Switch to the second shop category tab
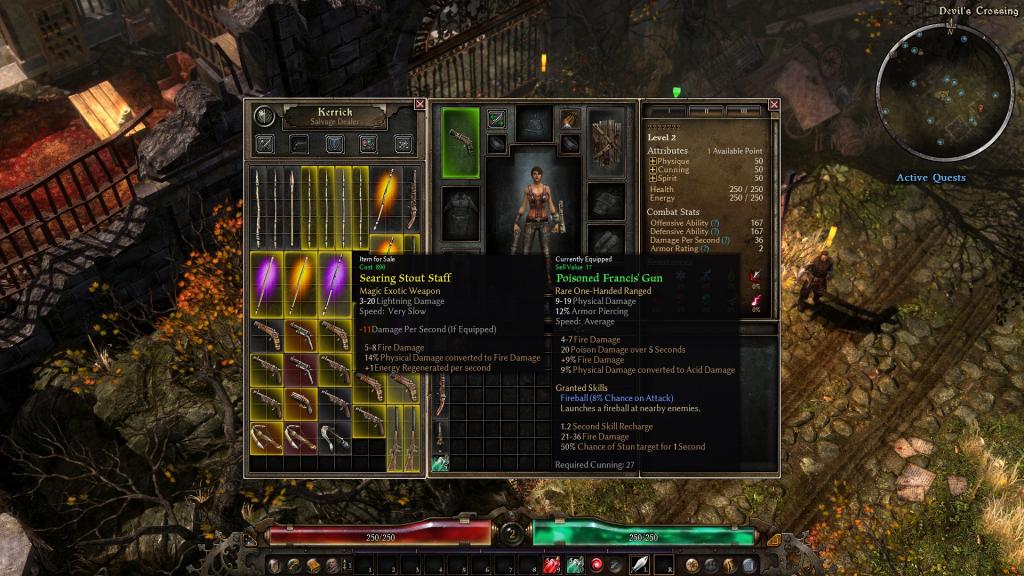The height and width of the screenshot is (576, 1024). (x=299, y=143)
